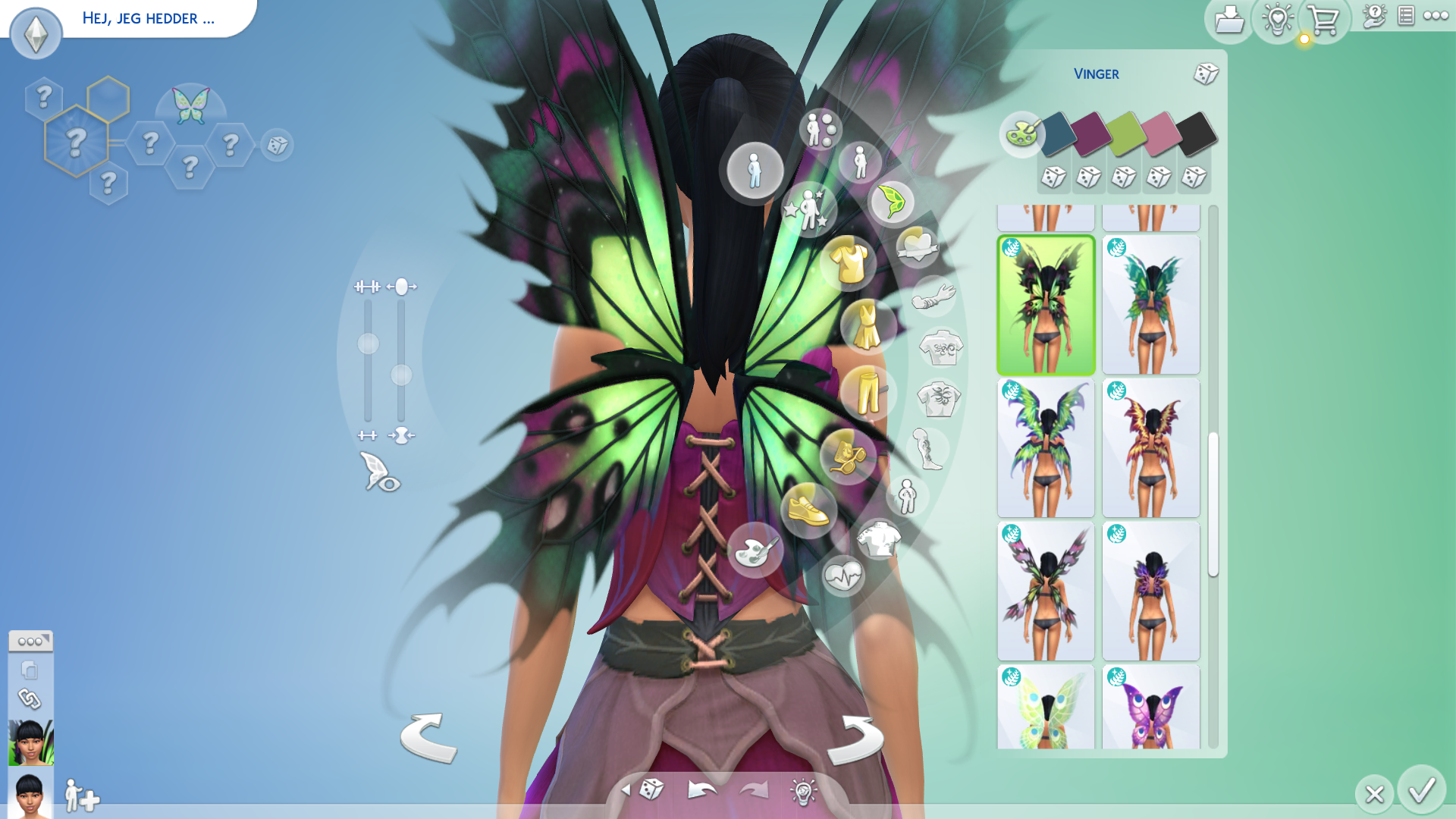Image resolution: width=1456 pixels, height=819 pixels.
Task: Choose the pink wing color swatch
Action: [x=1160, y=133]
